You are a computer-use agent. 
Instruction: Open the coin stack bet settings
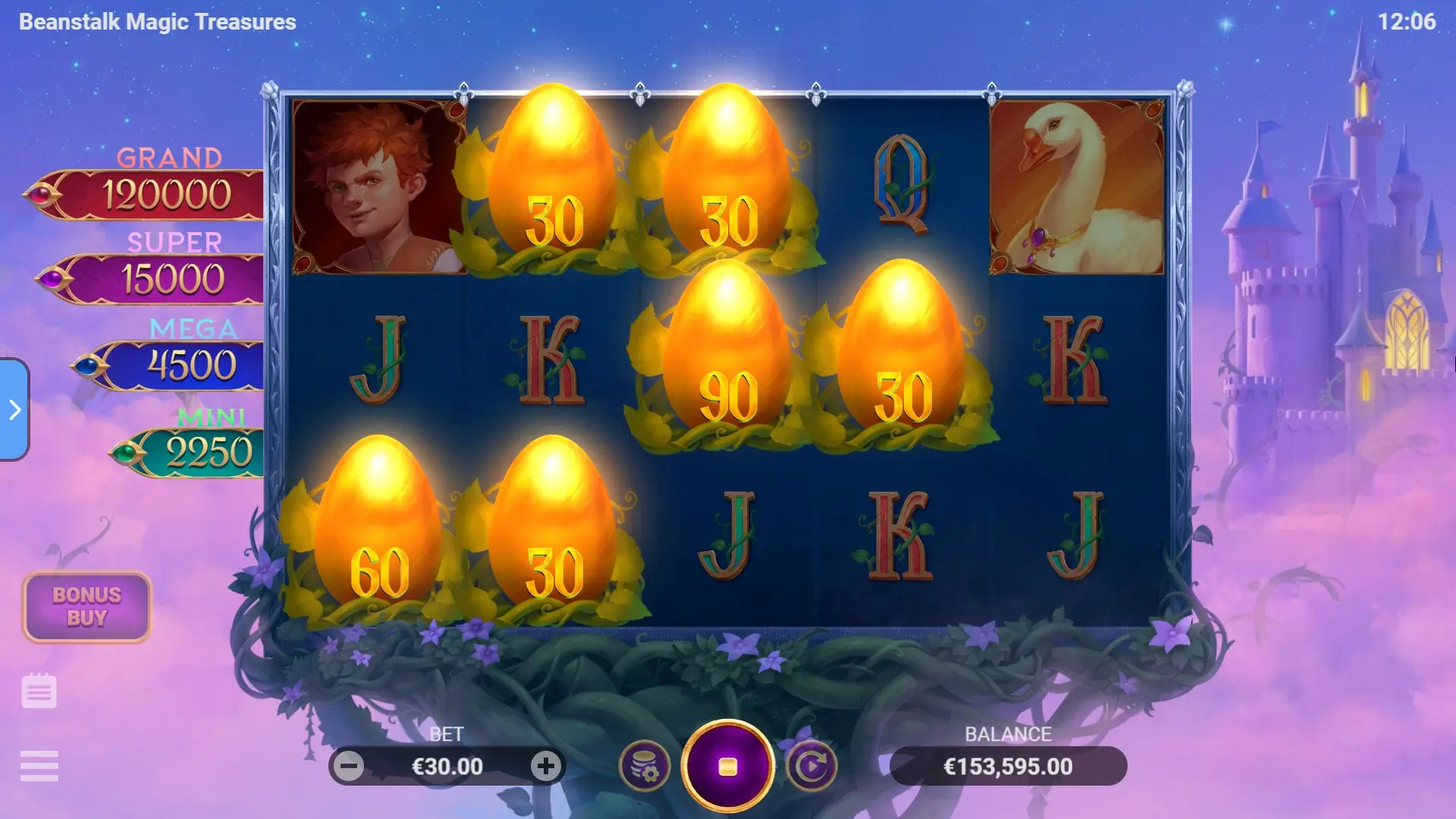[645, 766]
